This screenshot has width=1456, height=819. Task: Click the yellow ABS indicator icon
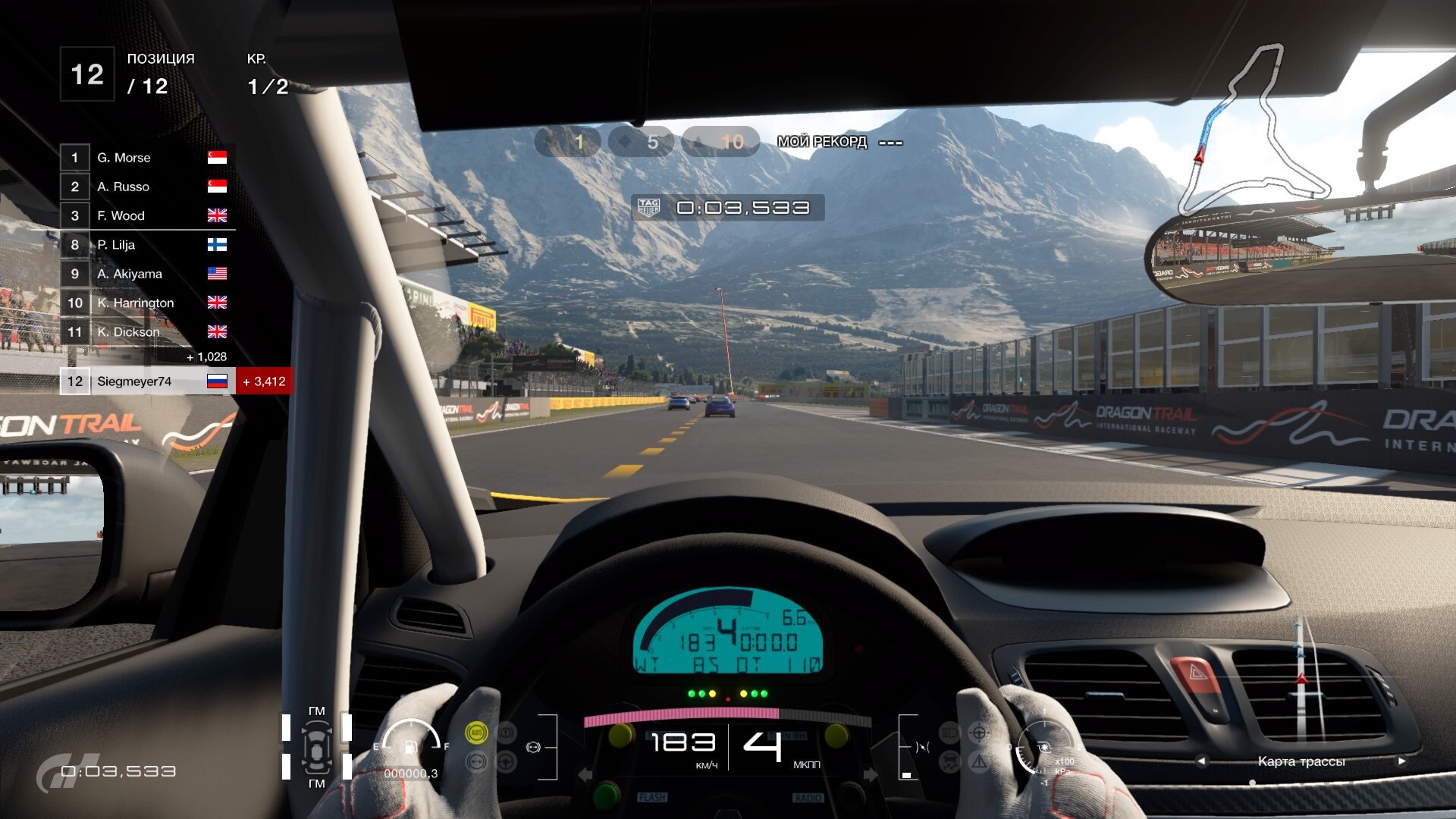(476, 733)
